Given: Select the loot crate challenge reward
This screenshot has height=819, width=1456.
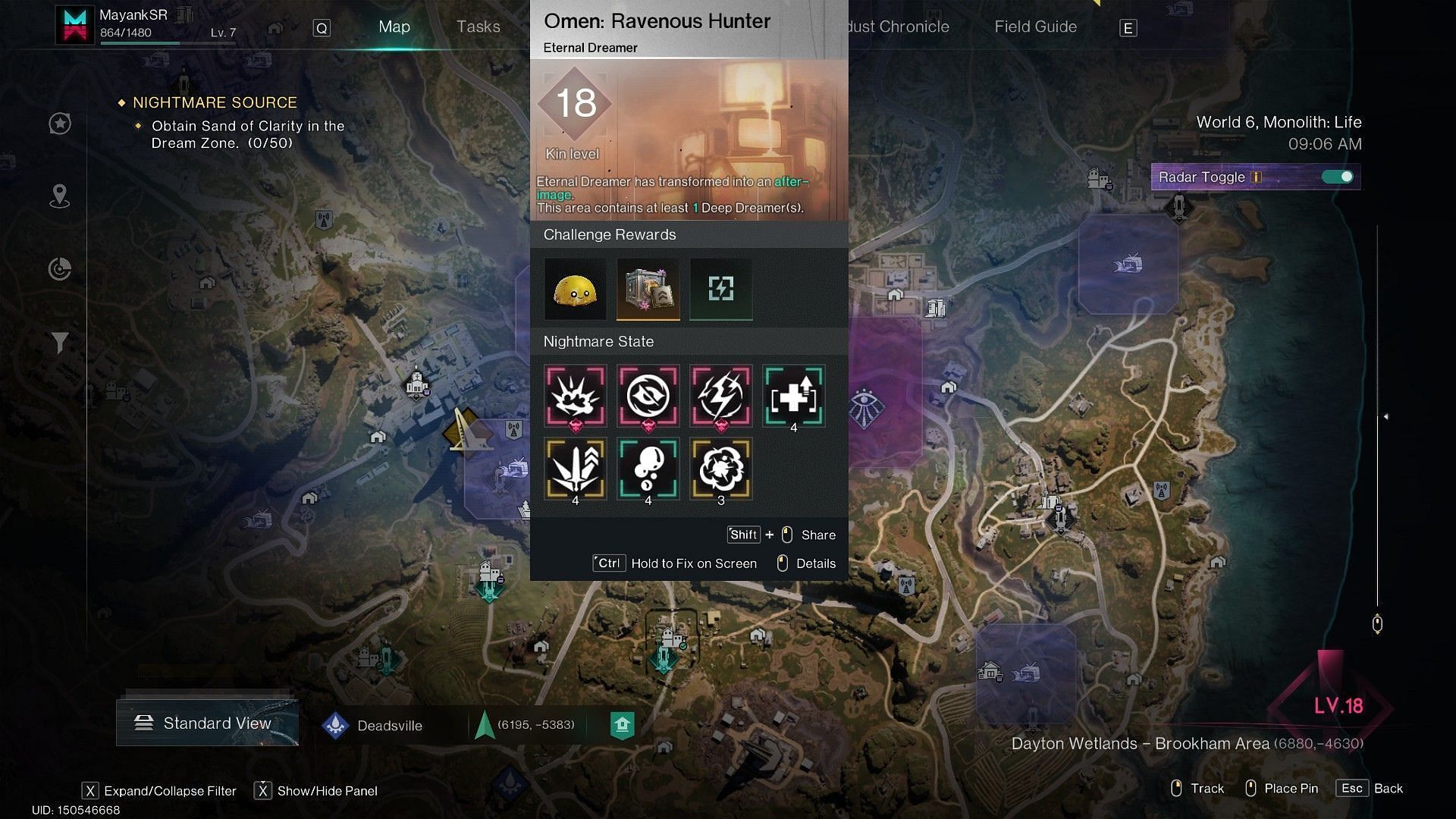Looking at the screenshot, I should [648, 289].
